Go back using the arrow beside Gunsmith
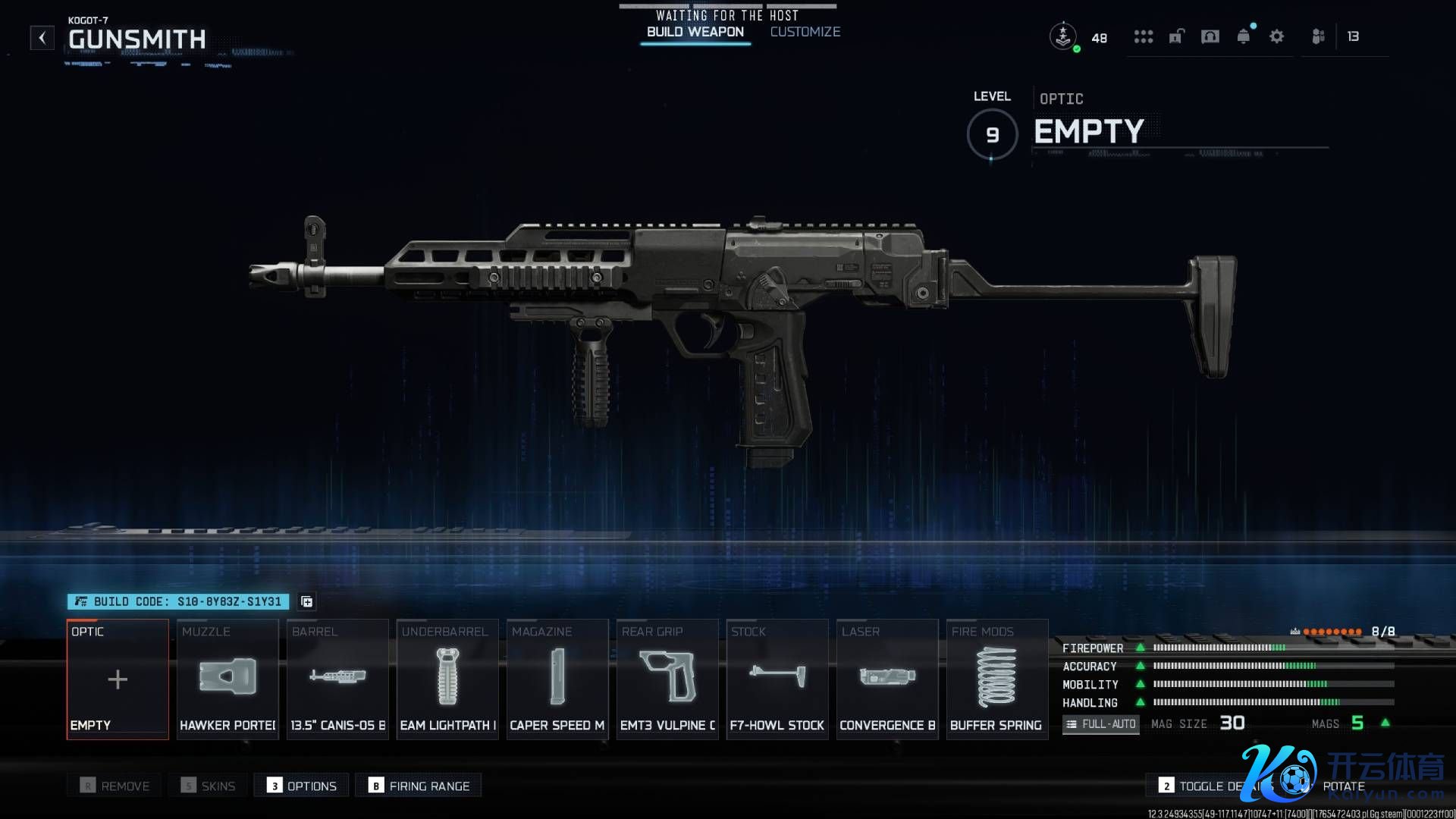Screen dimensions: 1456x819 pyautogui.click(x=42, y=37)
